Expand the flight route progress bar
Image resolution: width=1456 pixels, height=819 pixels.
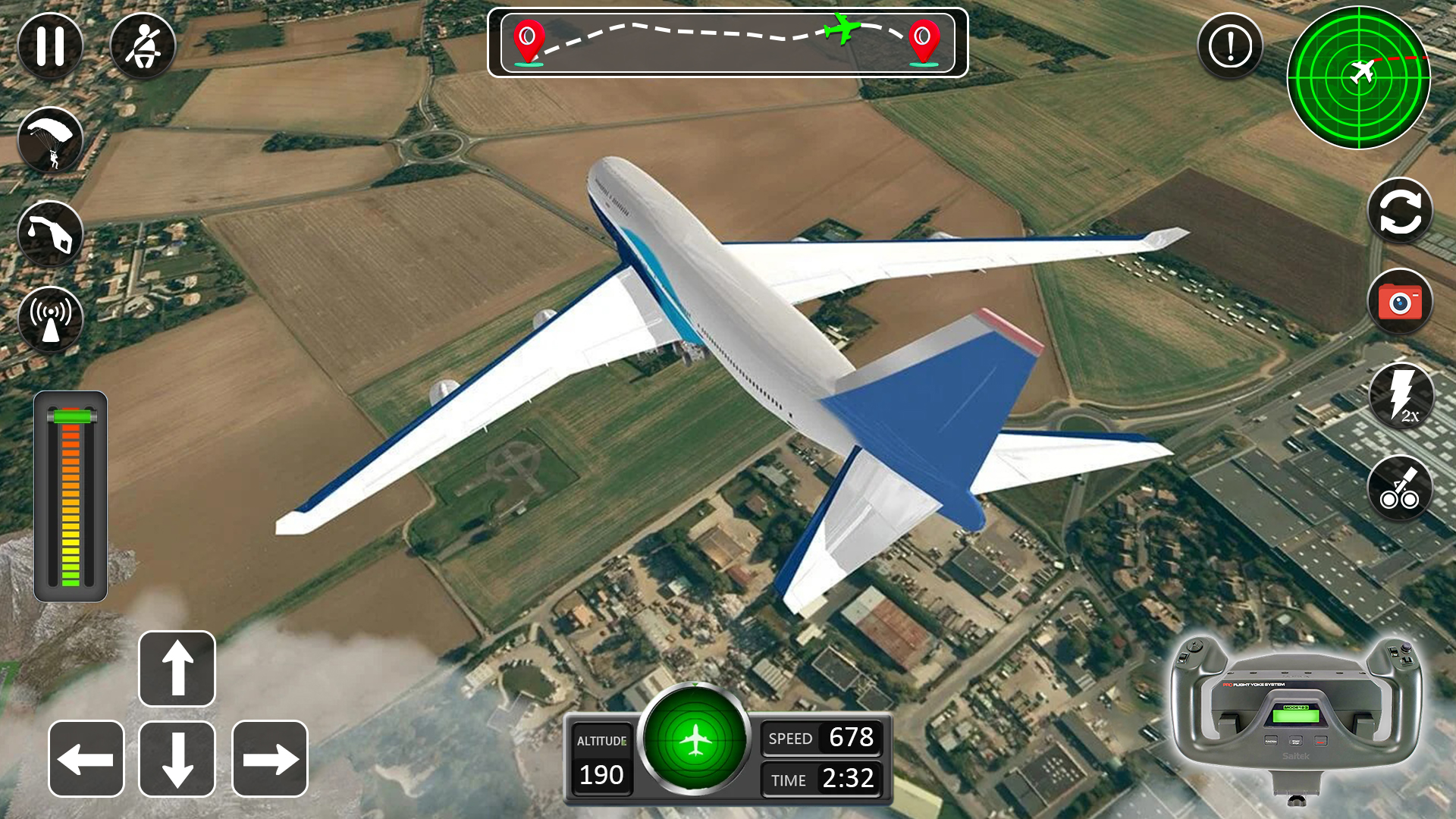(728, 43)
